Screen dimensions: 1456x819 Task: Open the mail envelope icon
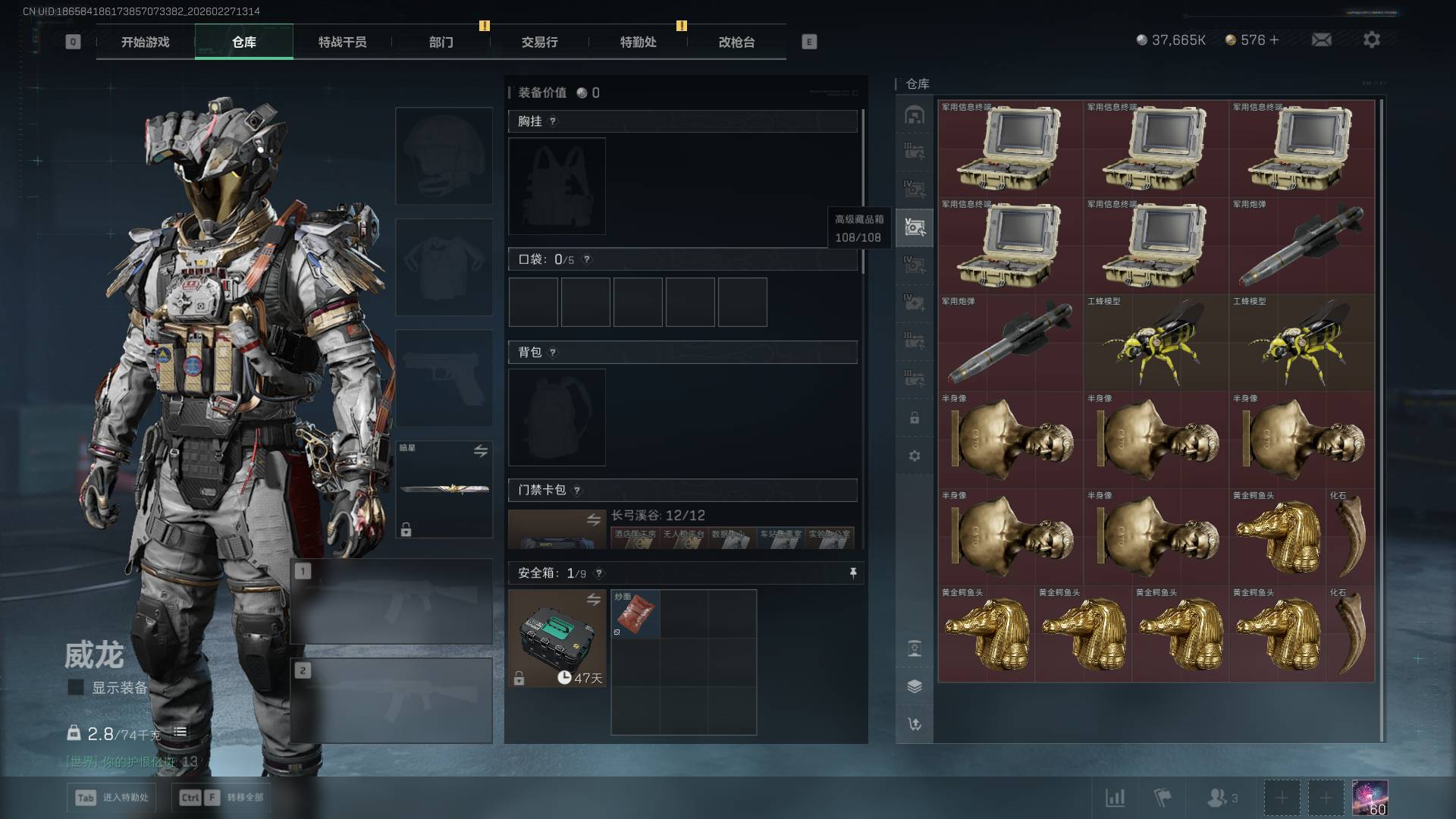point(1321,40)
